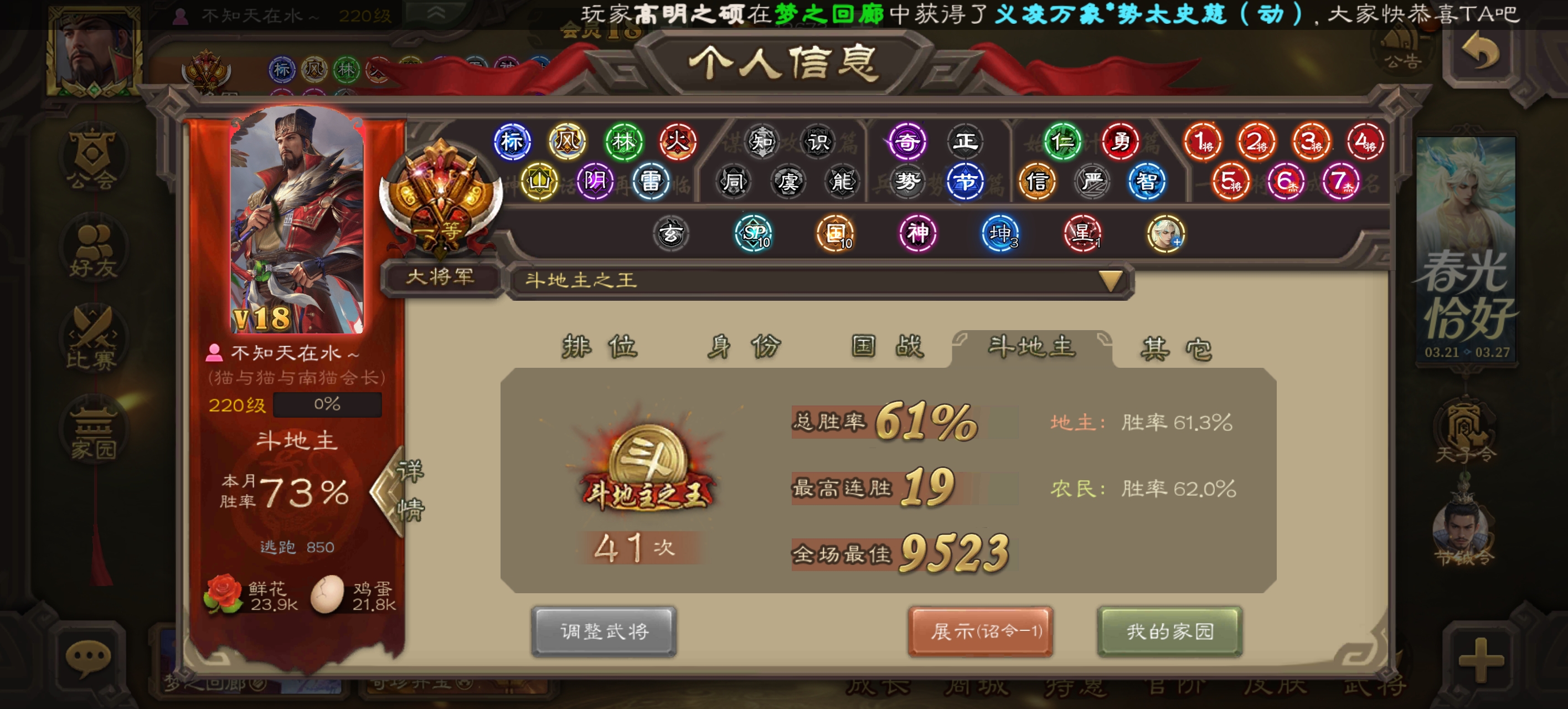Select the 神 purple badge icon

pyautogui.click(x=917, y=233)
